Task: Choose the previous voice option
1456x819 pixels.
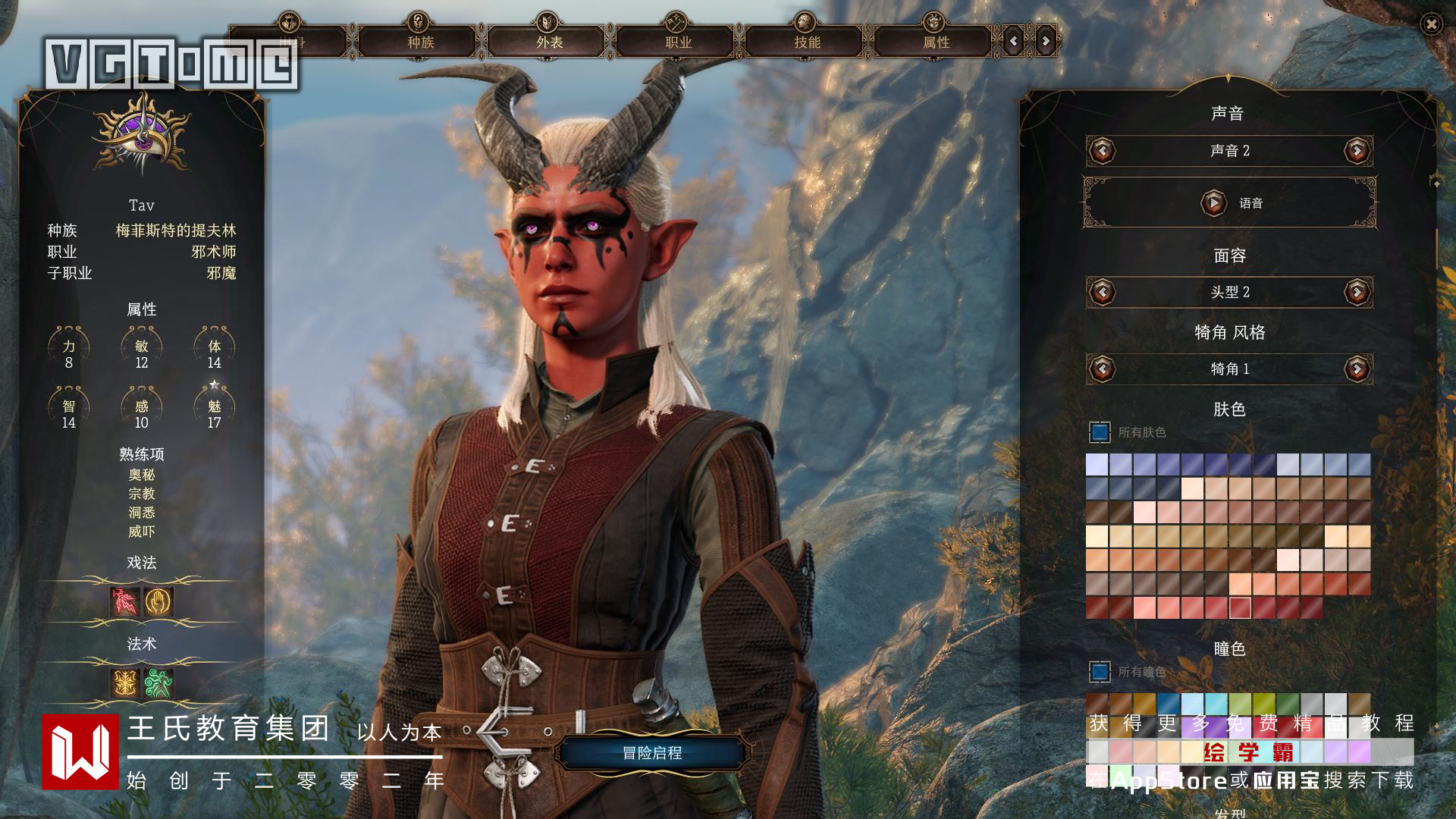Action: tap(1102, 151)
